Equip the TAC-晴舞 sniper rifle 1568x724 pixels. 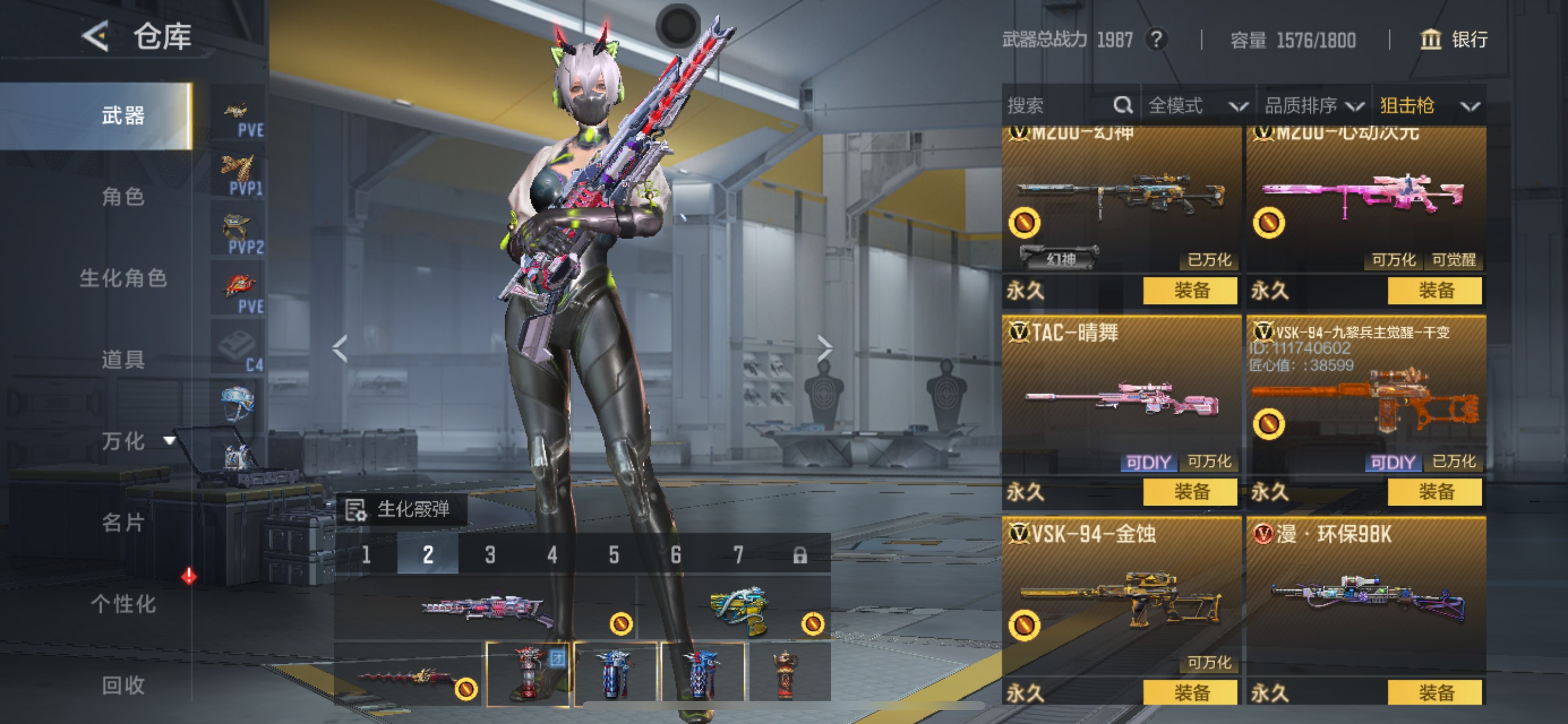(1190, 491)
